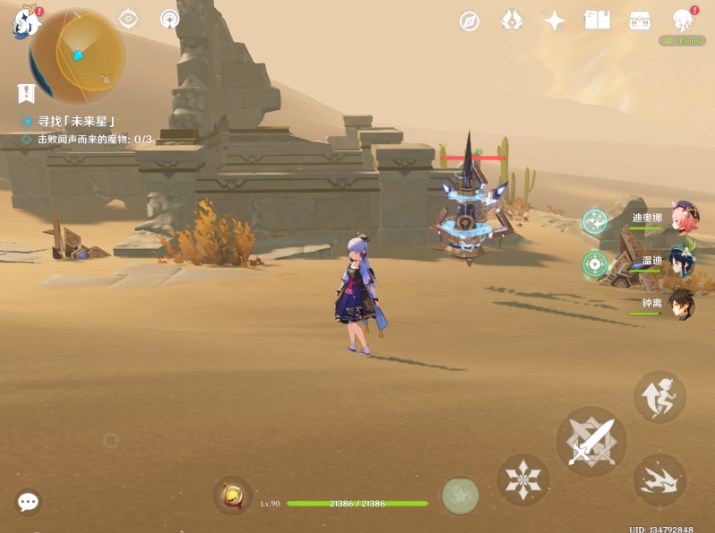Switch to party member 温迪
This screenshot has height=533, width=715.
684,263
